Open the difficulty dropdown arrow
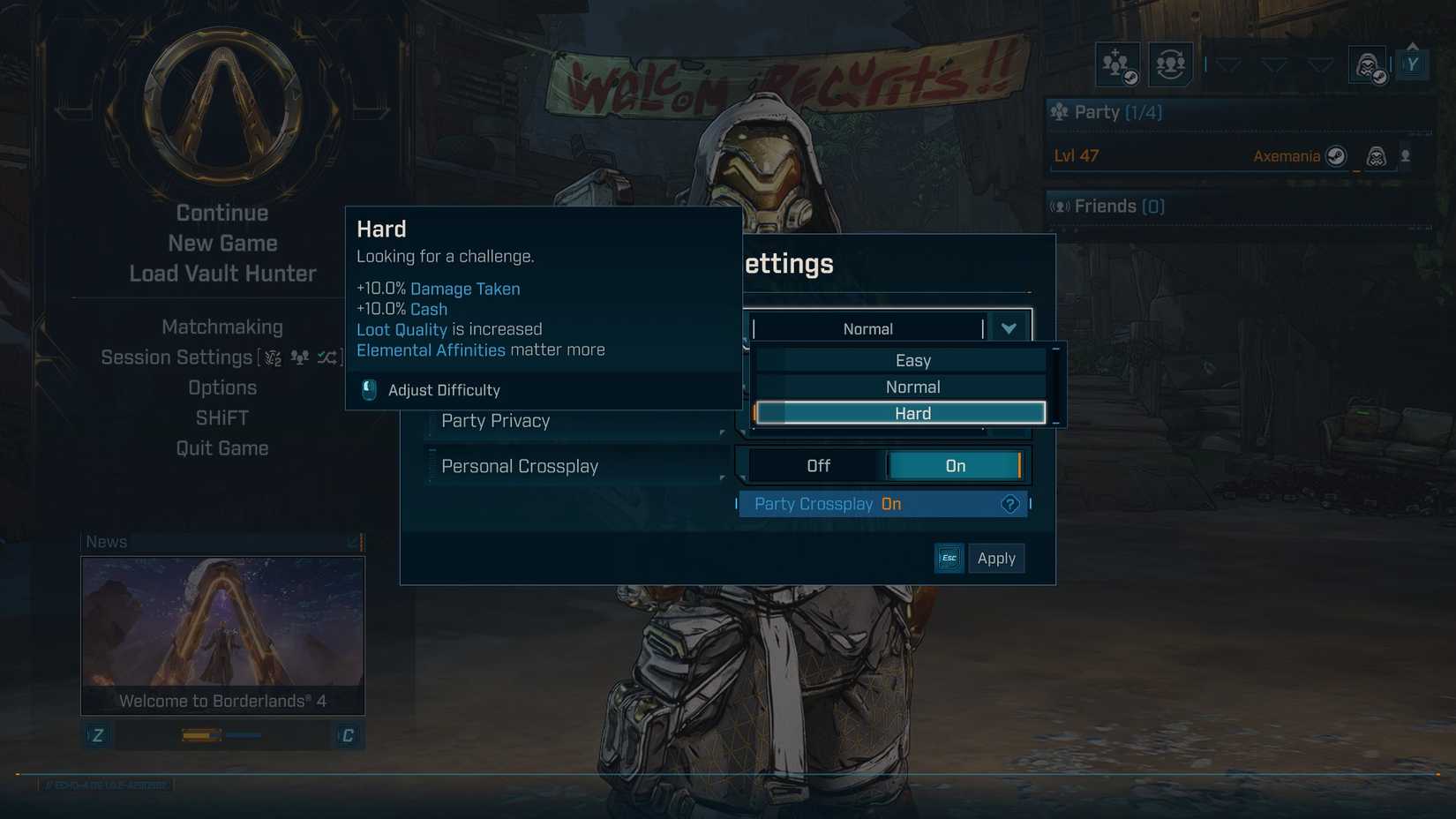 [1008, 327]
